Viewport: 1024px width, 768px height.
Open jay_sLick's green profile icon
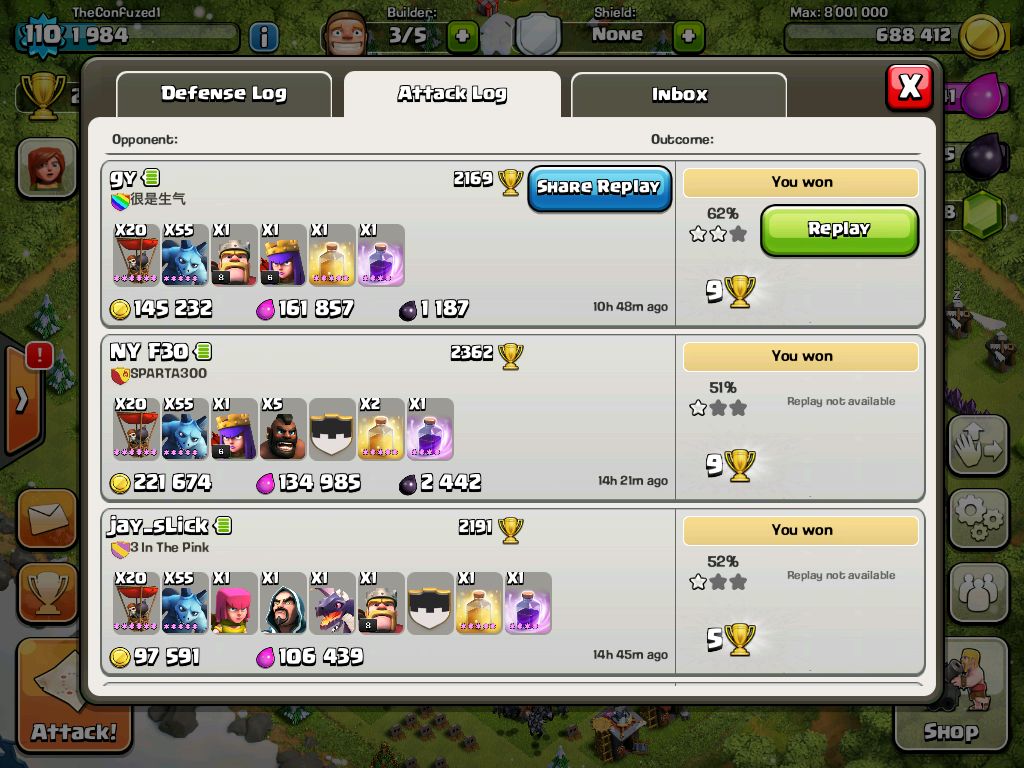(x=224, y=525)
